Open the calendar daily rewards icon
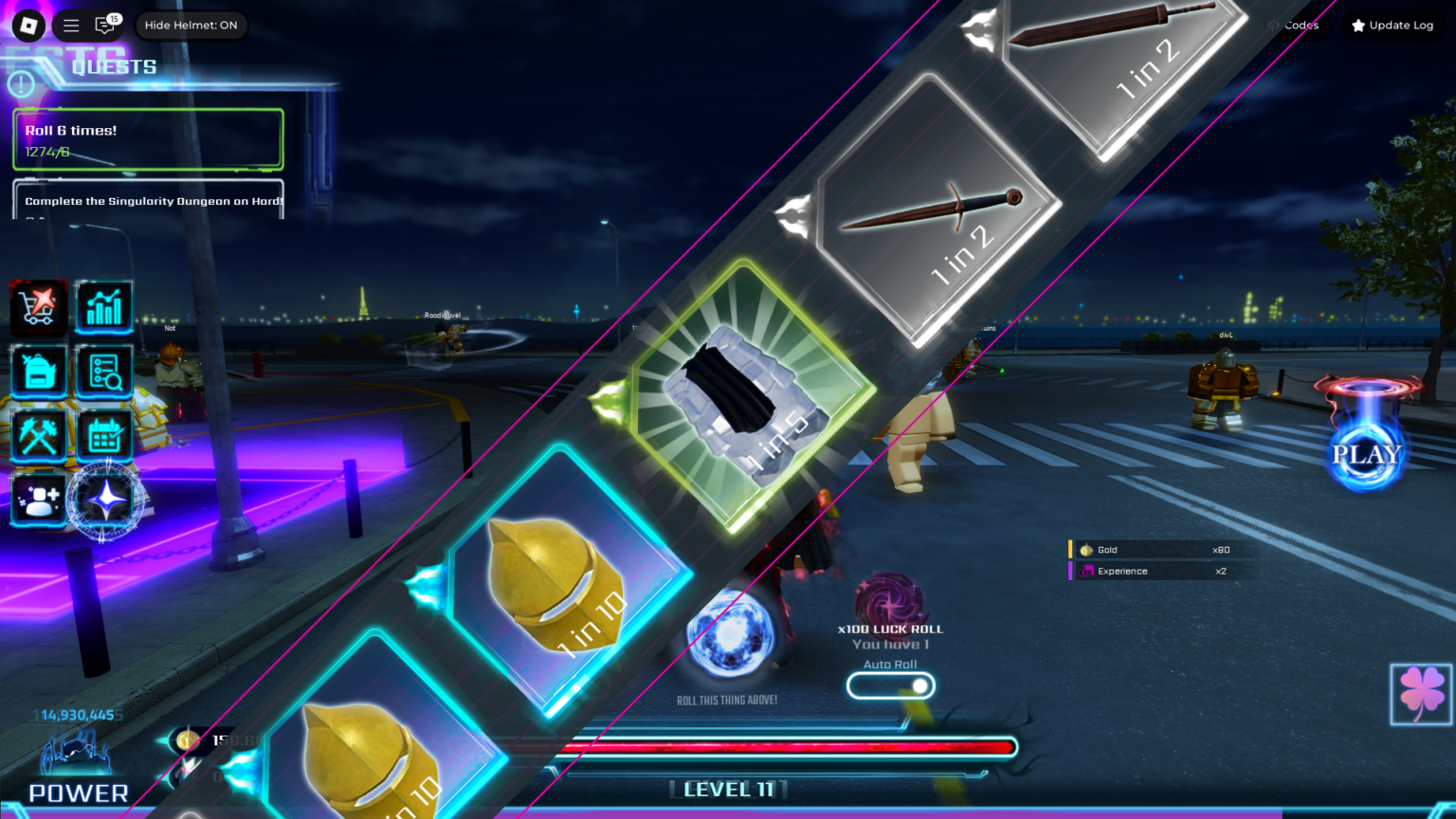Viewport: 1456px width, 819px height. 104,435
